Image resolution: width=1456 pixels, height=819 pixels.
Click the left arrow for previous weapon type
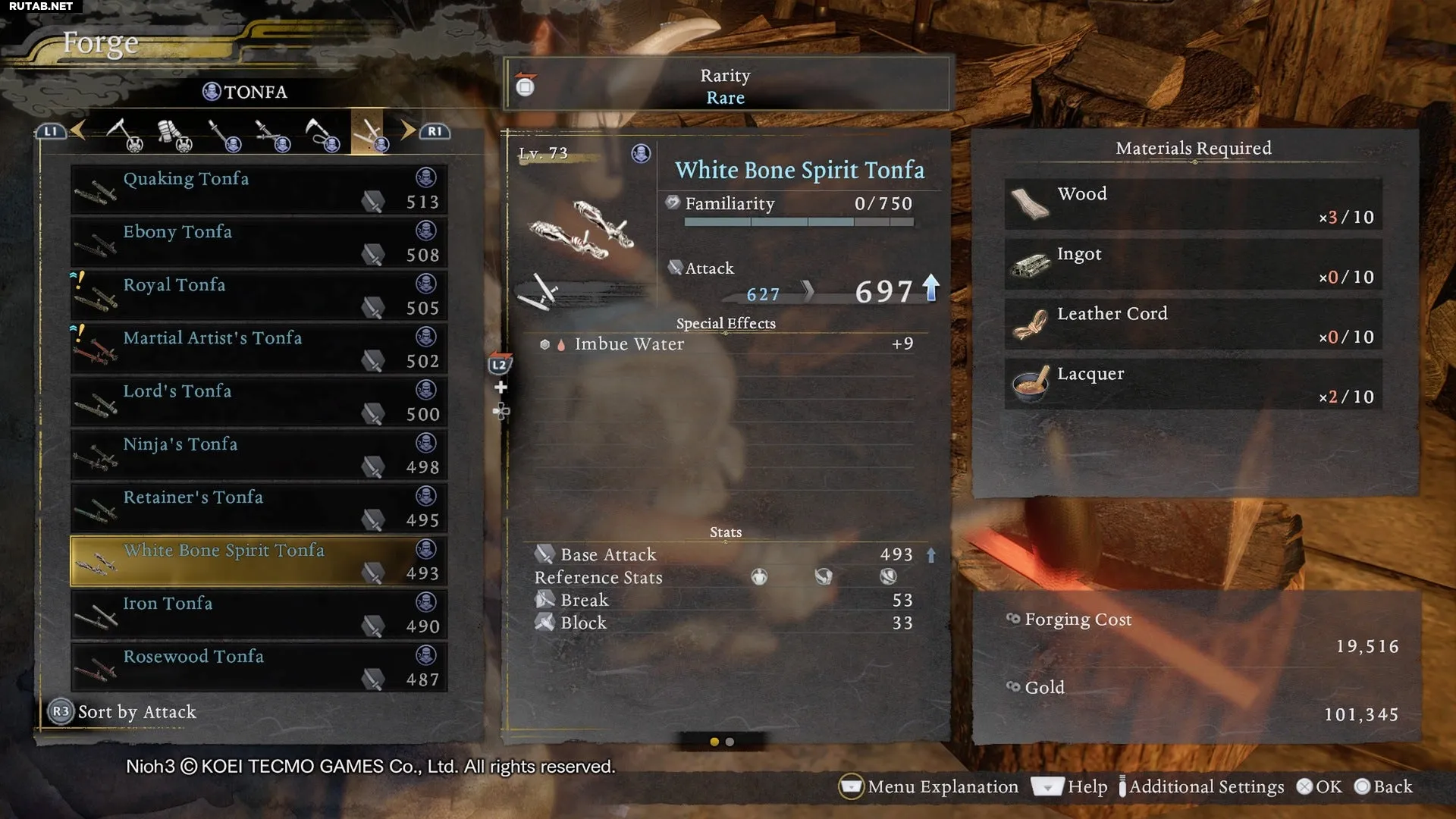[77, 130]
